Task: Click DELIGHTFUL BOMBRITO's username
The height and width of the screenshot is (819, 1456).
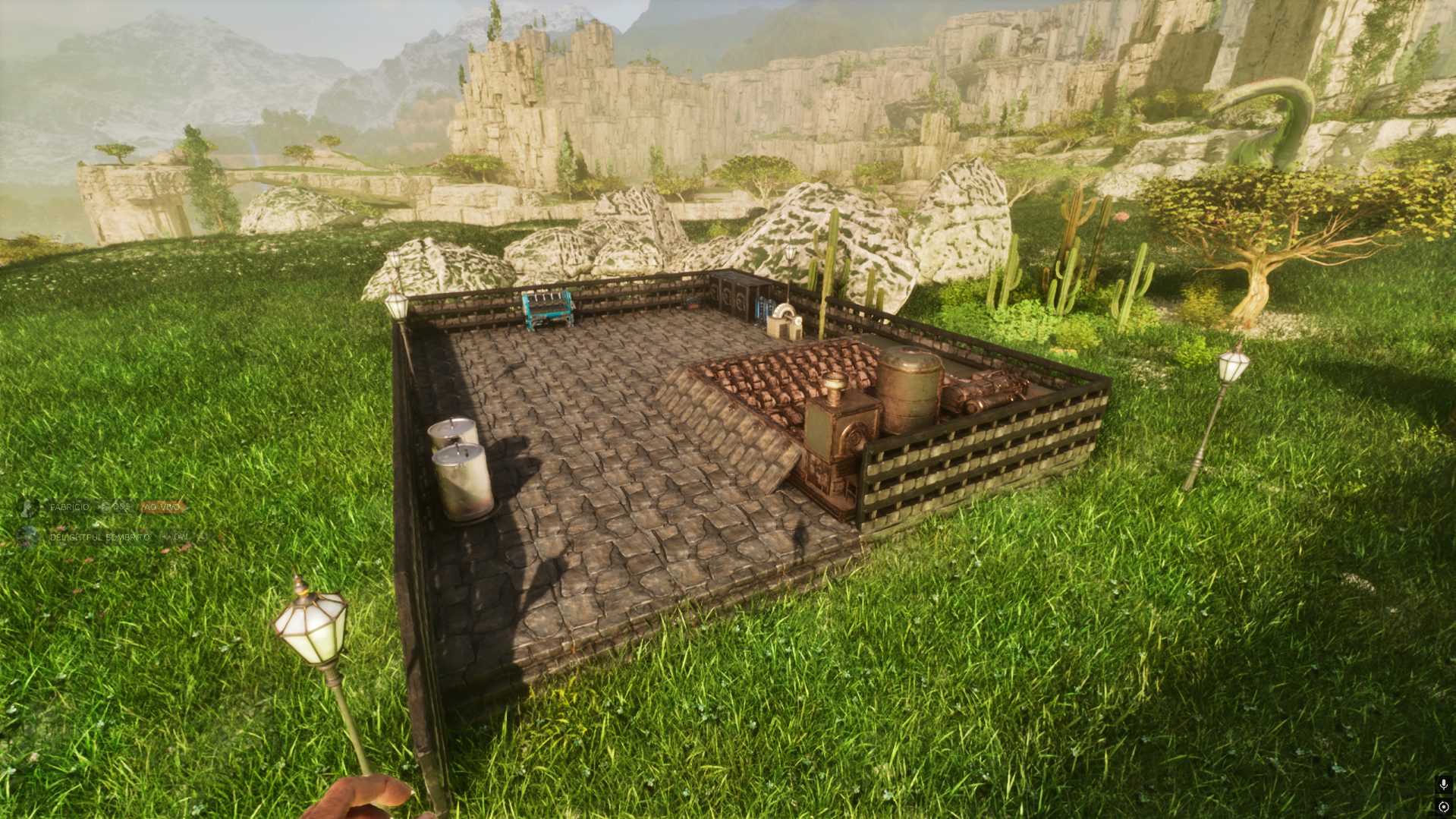Action: (99, 538)
